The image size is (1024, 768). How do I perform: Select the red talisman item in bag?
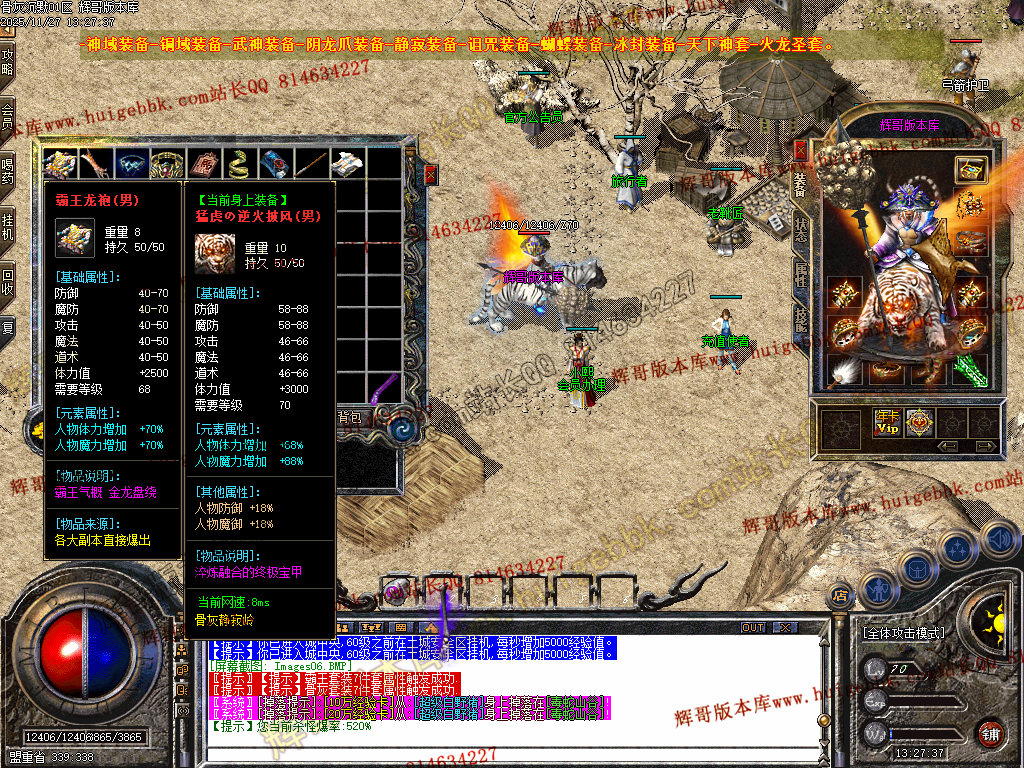[201, 164]
